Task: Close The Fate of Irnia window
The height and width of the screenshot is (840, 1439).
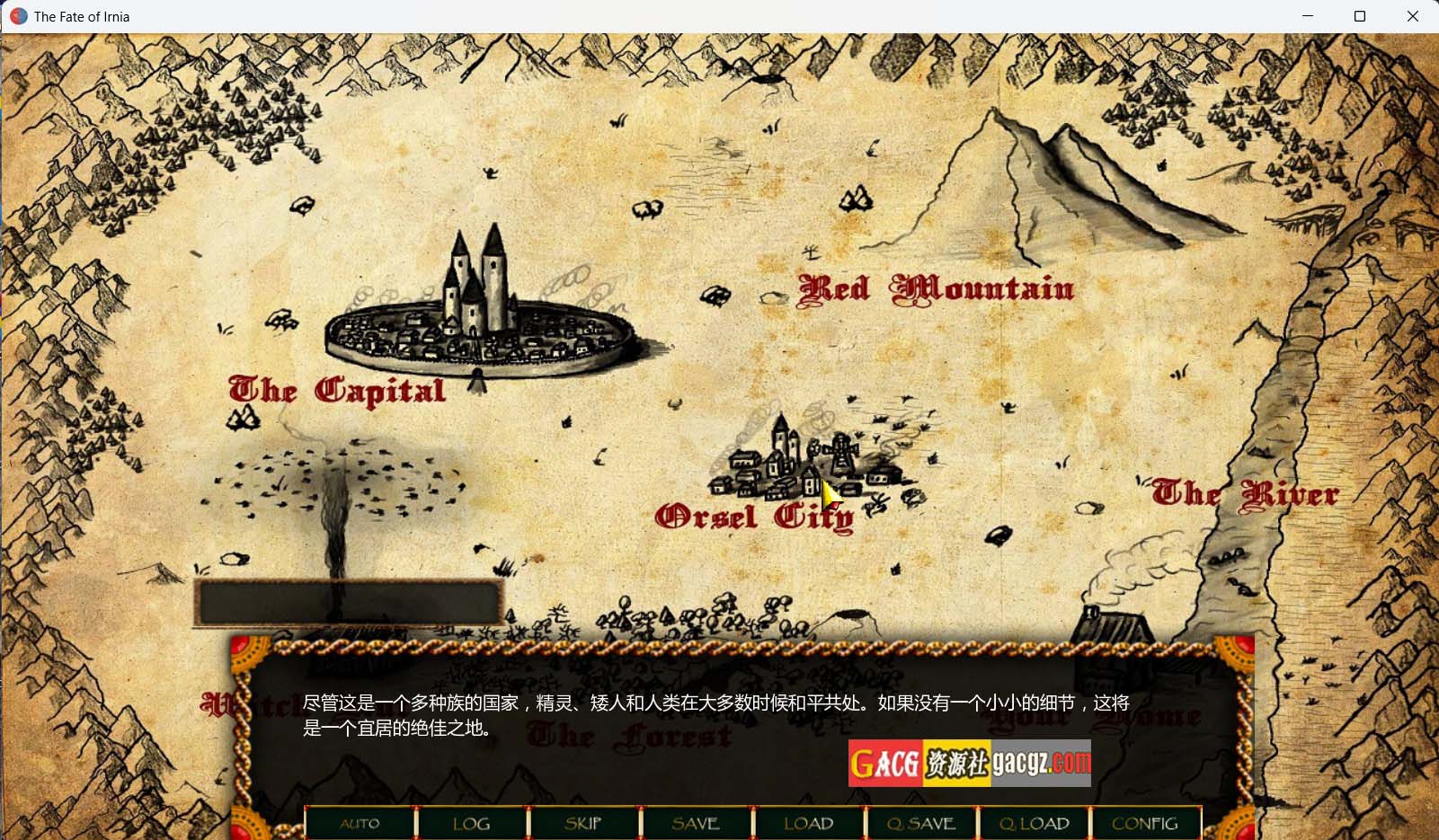Action: [x=1412, y=16]
